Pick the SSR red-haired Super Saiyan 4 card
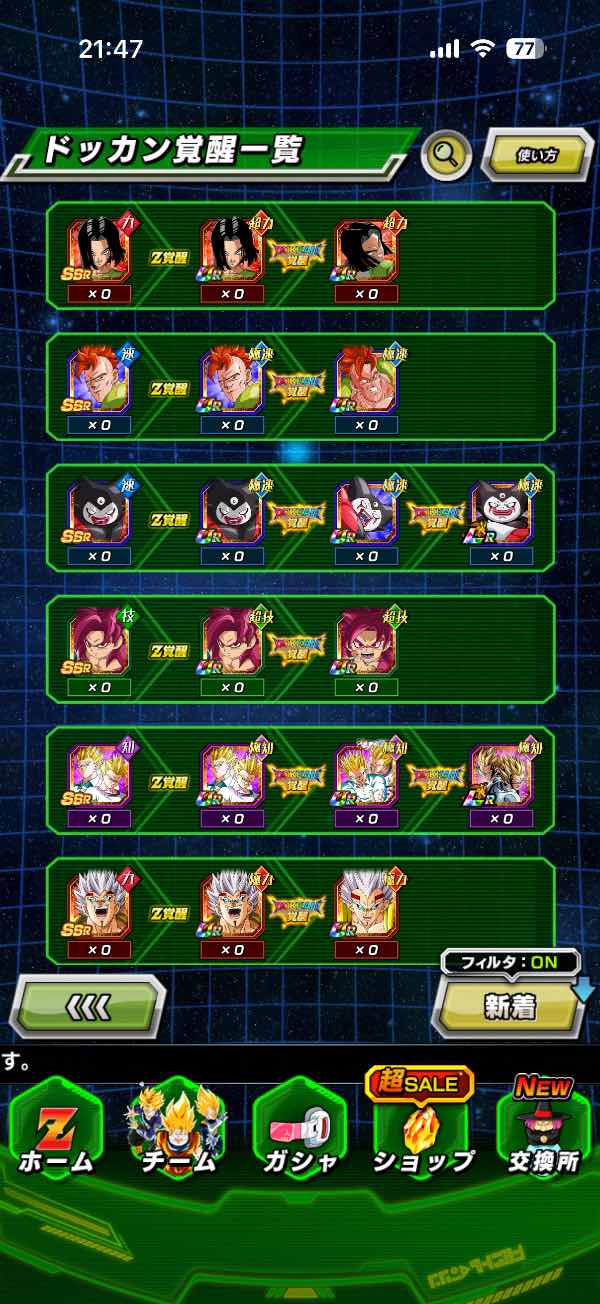The image size is (600, 1304). (98, 643)
